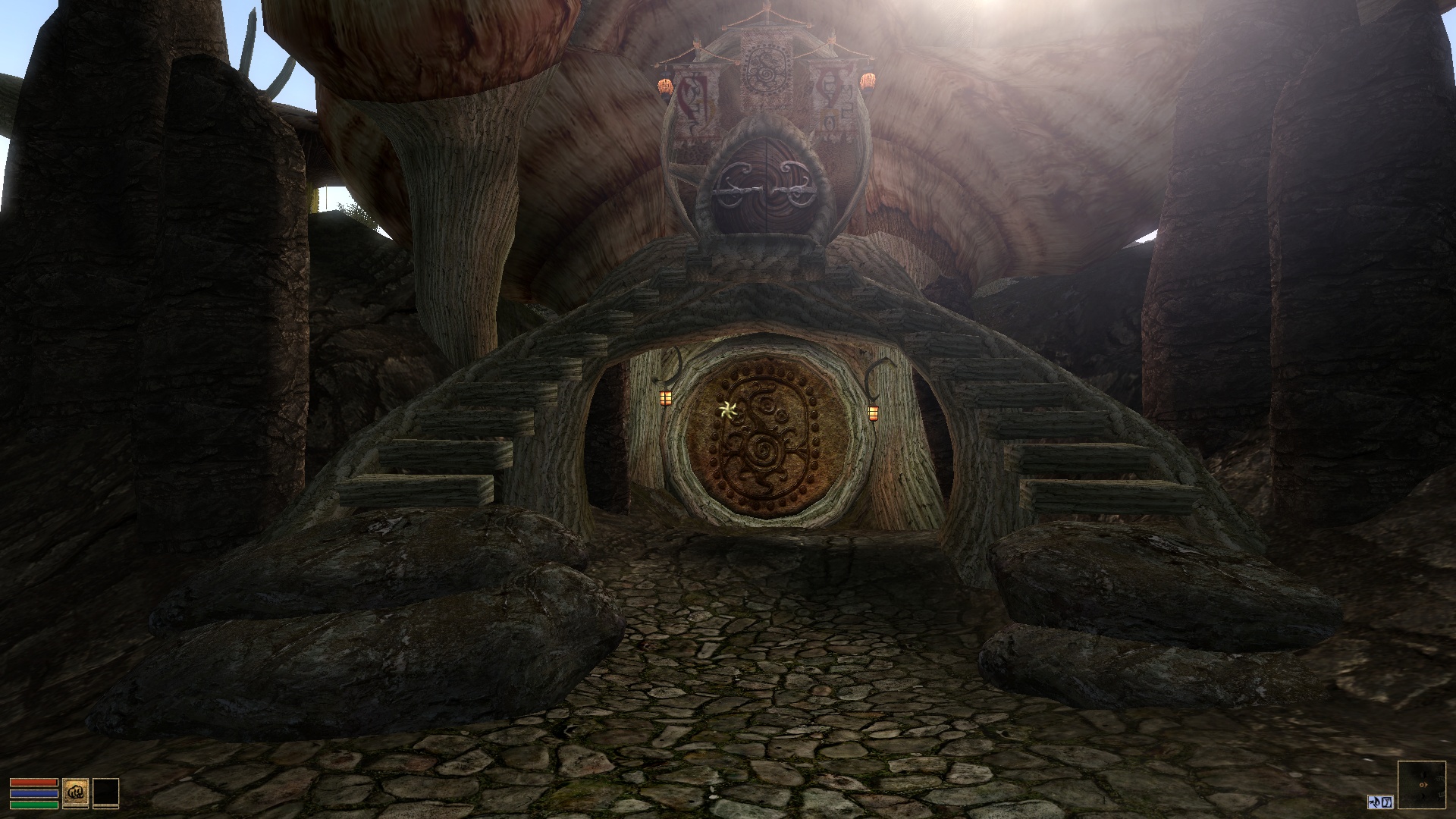Click the weapon readiness indicator under the fist icon
The height and width of the screenshot is (819, 1456).
coord(75,808)
